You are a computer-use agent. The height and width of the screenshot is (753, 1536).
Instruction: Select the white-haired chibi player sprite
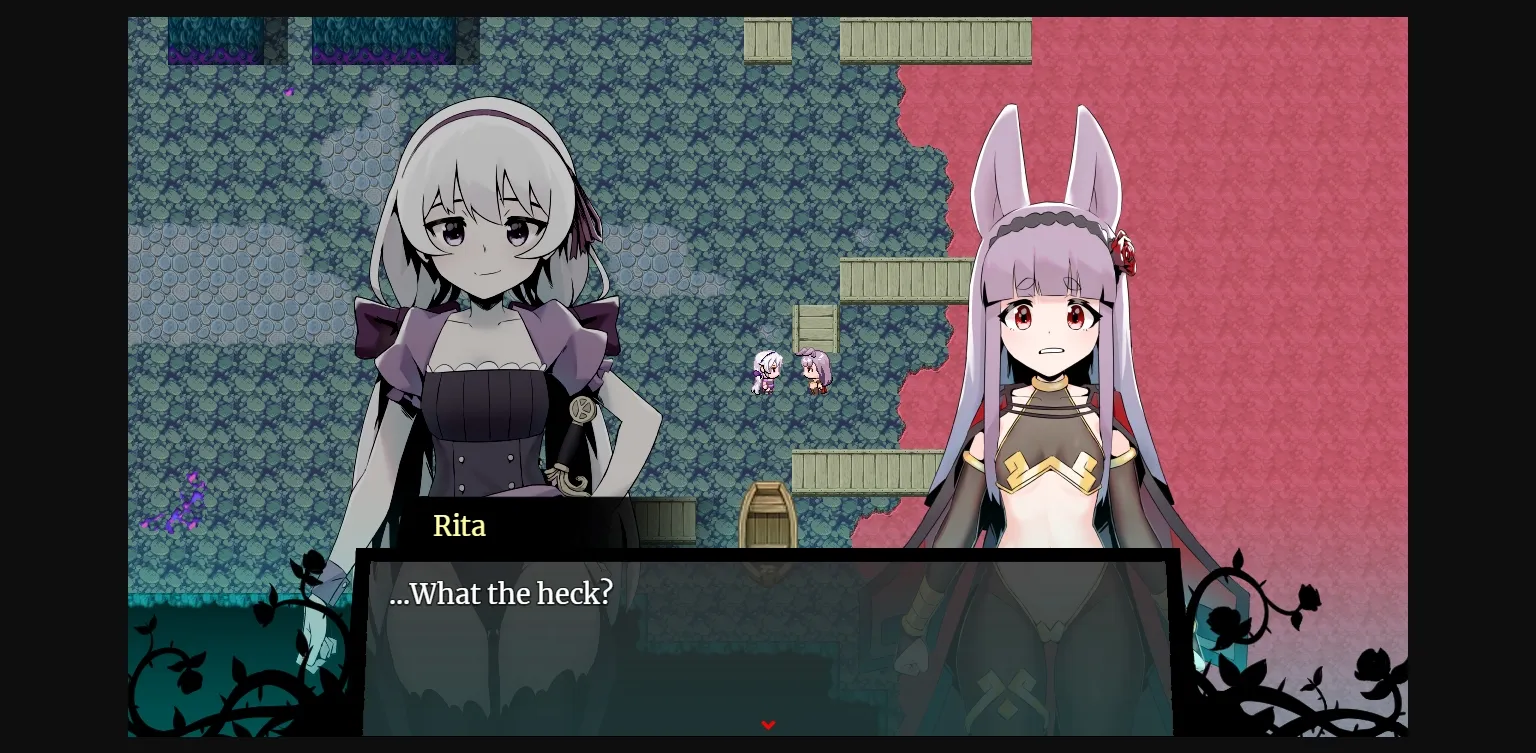click(765, 372)
